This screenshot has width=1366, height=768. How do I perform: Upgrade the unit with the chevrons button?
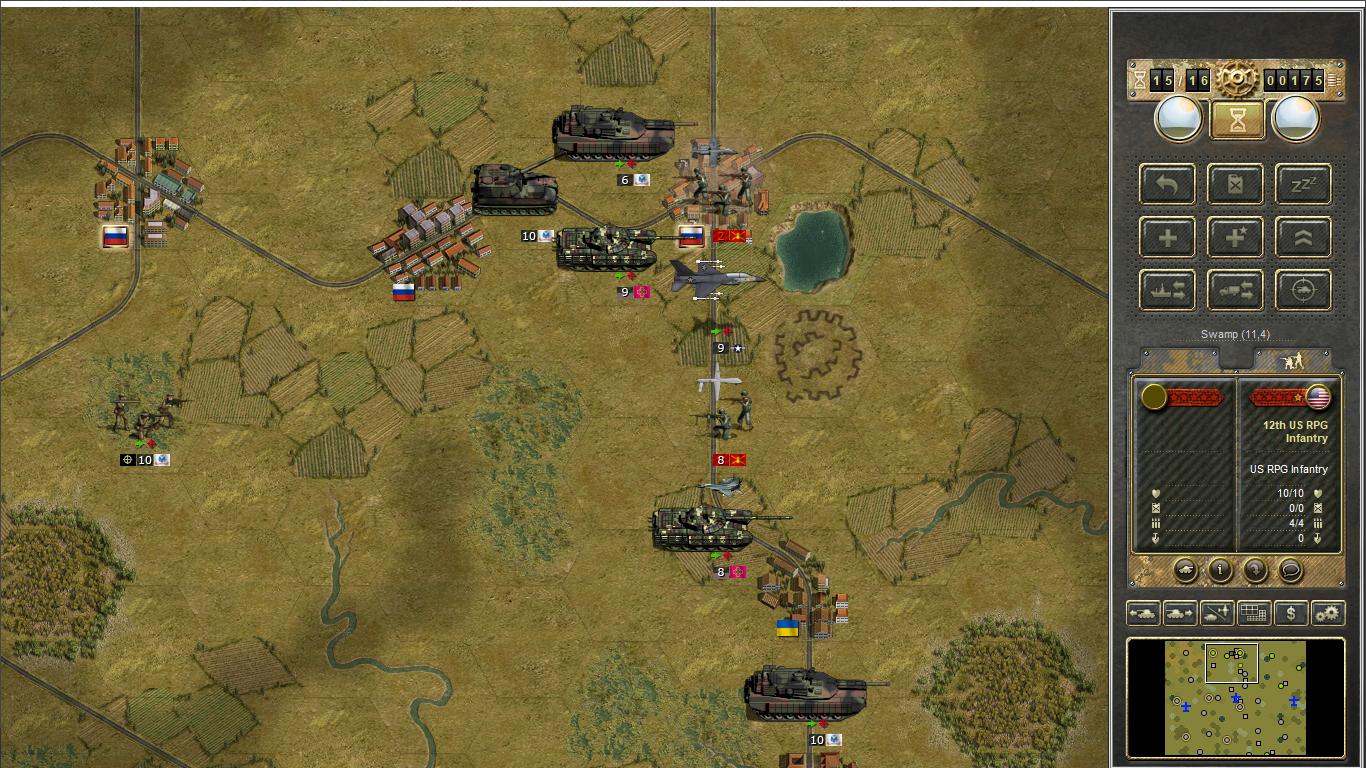tap(1303, 237)
